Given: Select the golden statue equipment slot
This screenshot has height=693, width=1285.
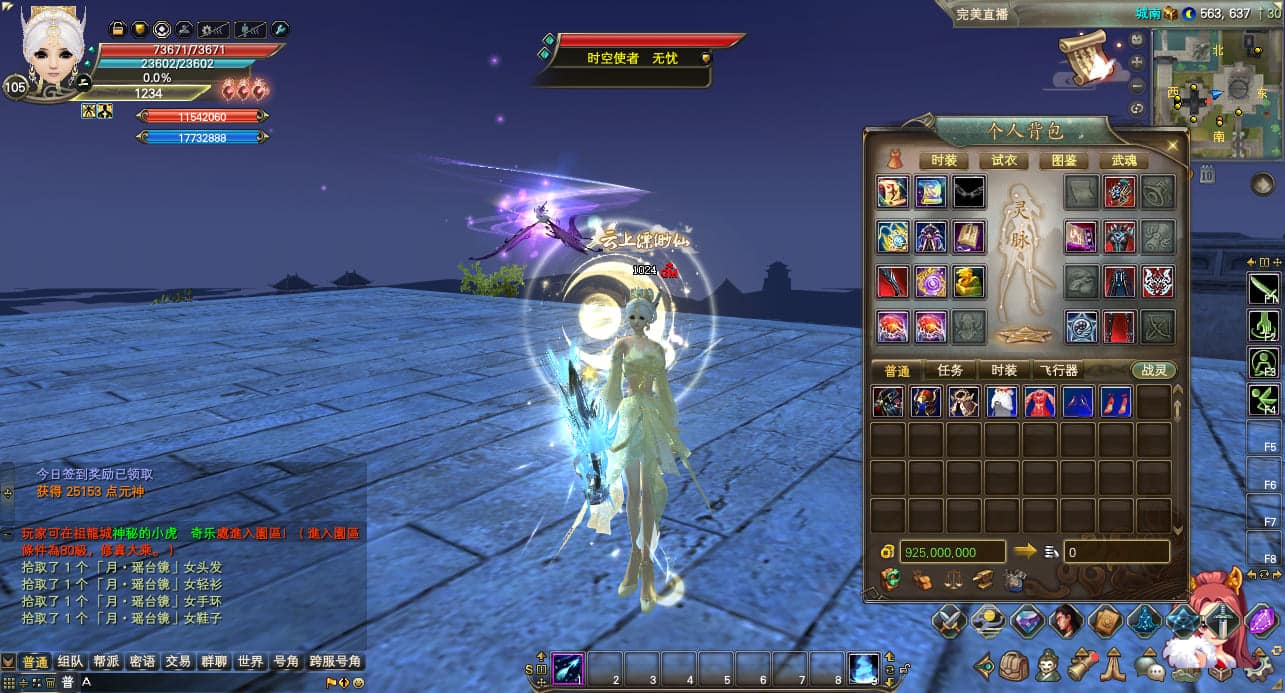Looking at the screenshot, I should [968, 282].
